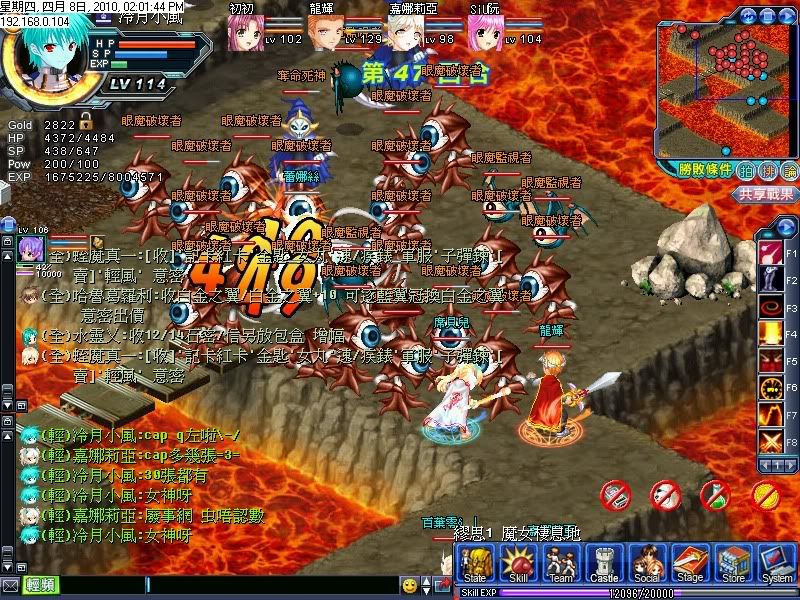The height and width of the screenshot is (600, 800).
Task: Open the Store menu
Action: point(733,566)
